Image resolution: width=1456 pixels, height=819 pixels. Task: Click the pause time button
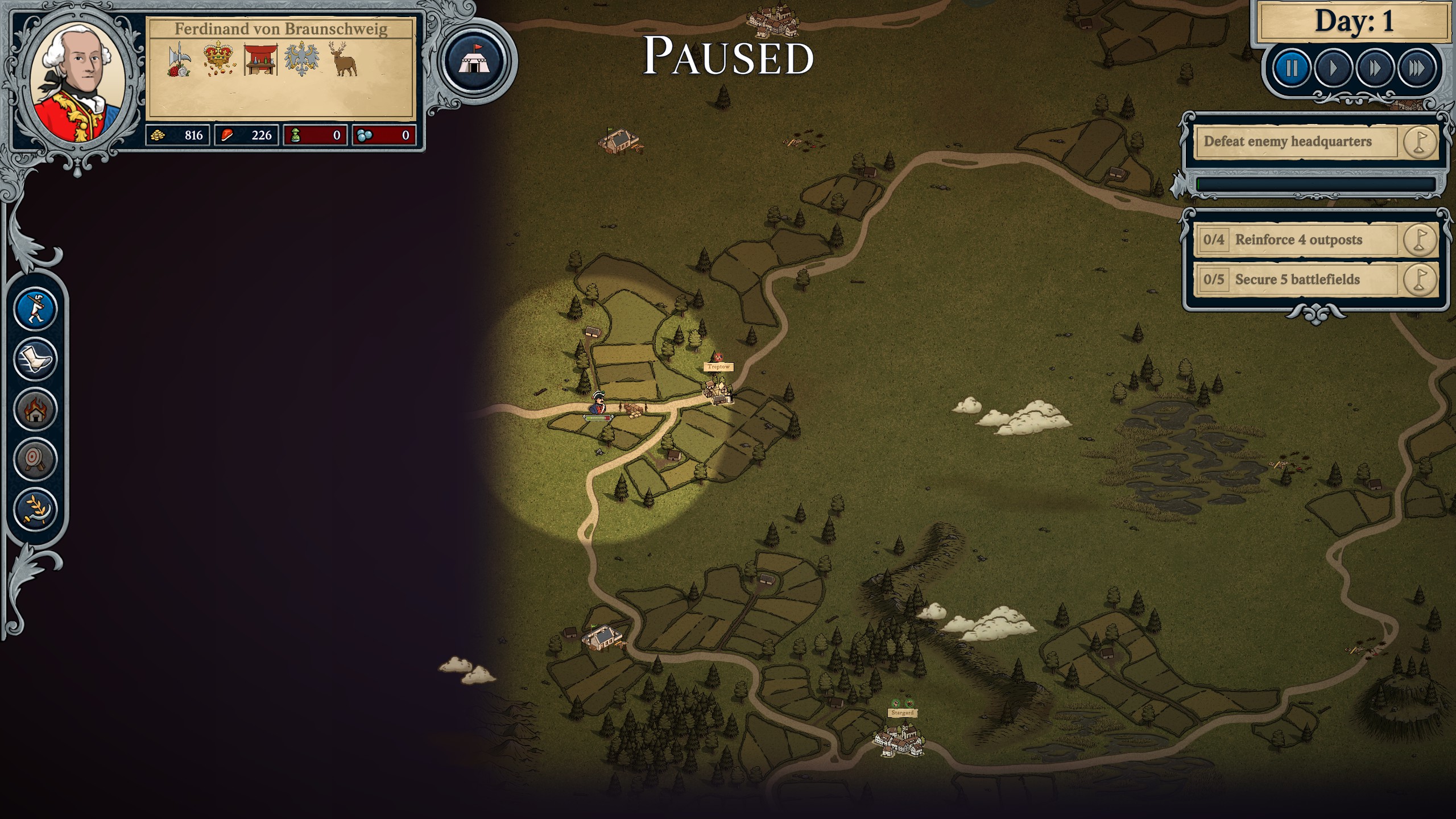(x=1292, y=69)
